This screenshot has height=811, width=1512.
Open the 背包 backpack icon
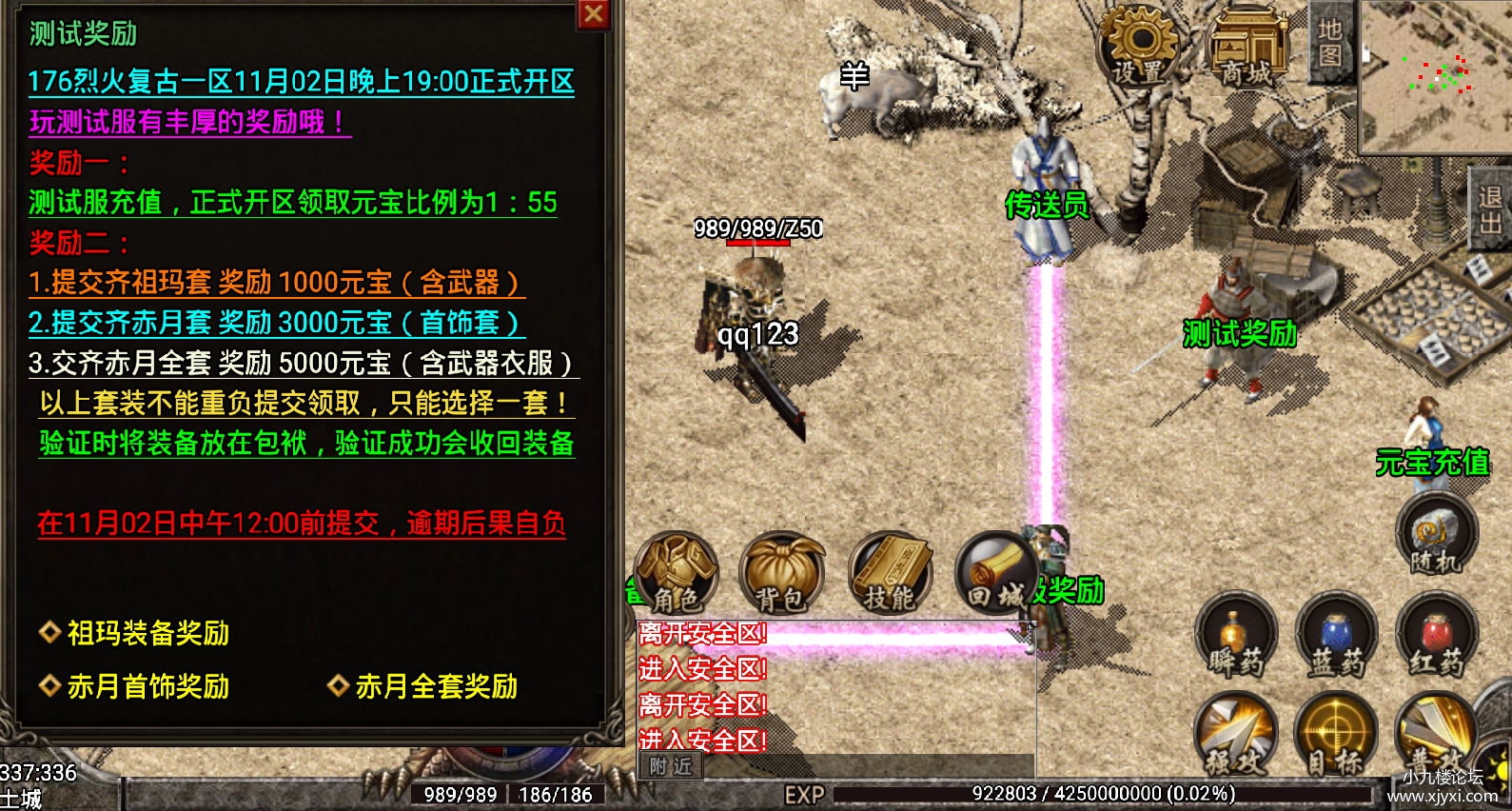click(783, 571)
